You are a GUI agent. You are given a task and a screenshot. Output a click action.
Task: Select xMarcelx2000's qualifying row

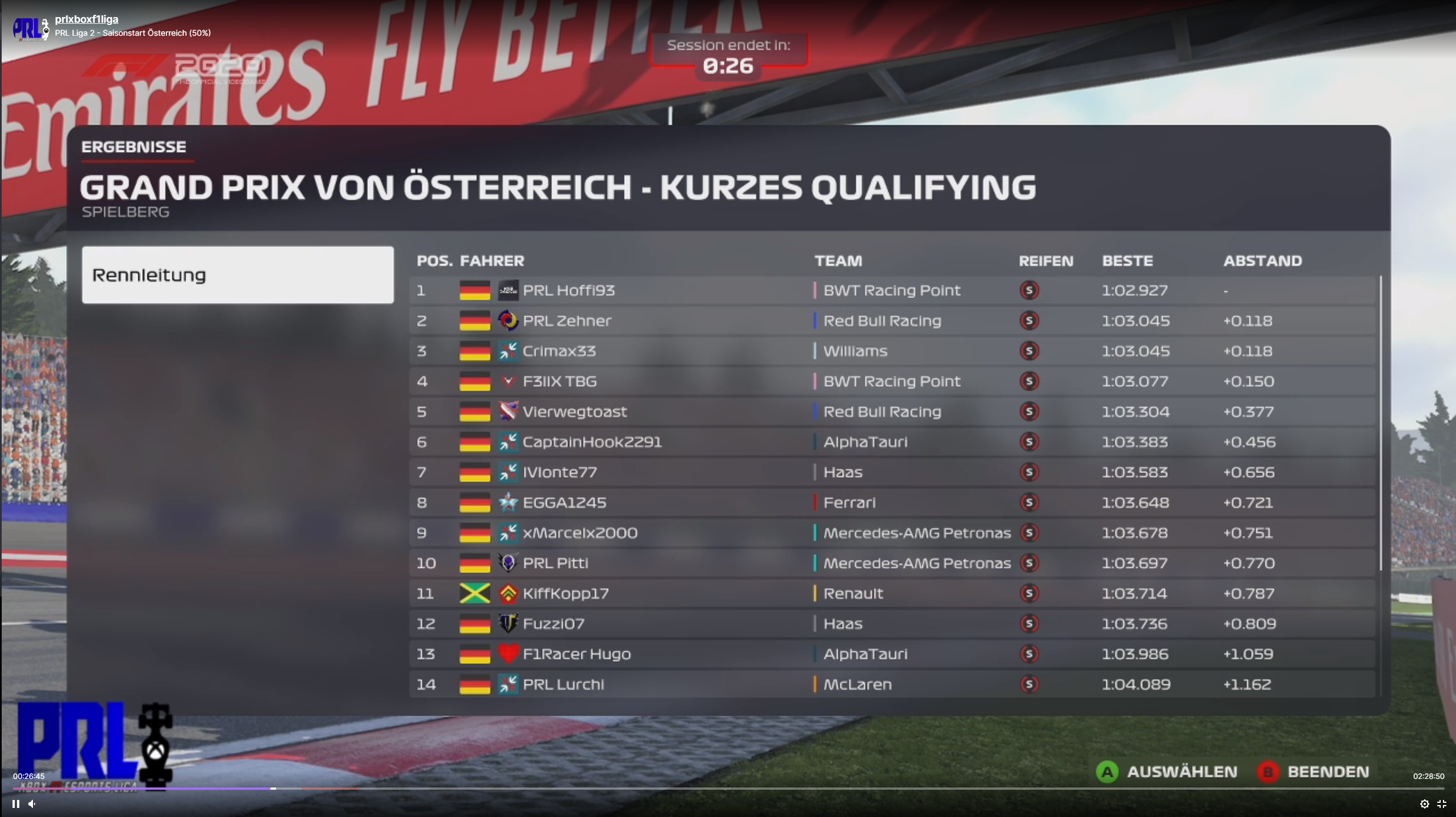(x=892, y=533)
